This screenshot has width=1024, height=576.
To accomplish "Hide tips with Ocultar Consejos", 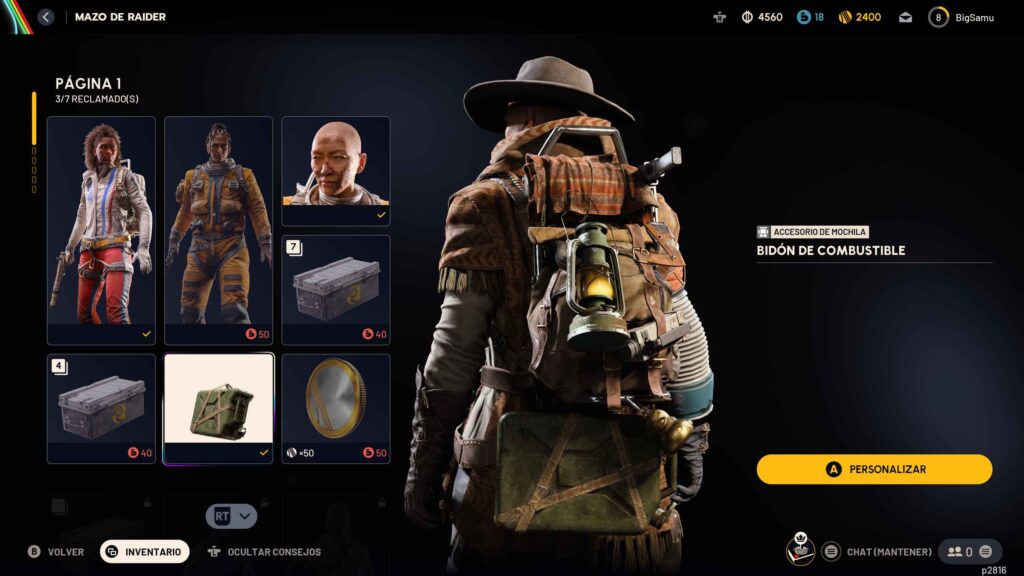I will point(264,551).
